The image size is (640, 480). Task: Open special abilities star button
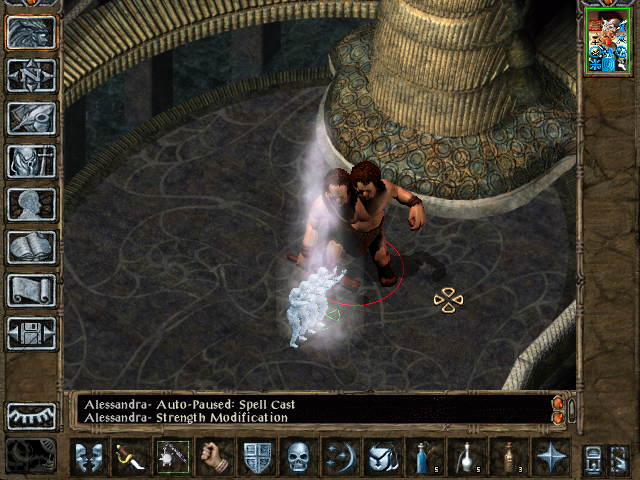[551, 457]
